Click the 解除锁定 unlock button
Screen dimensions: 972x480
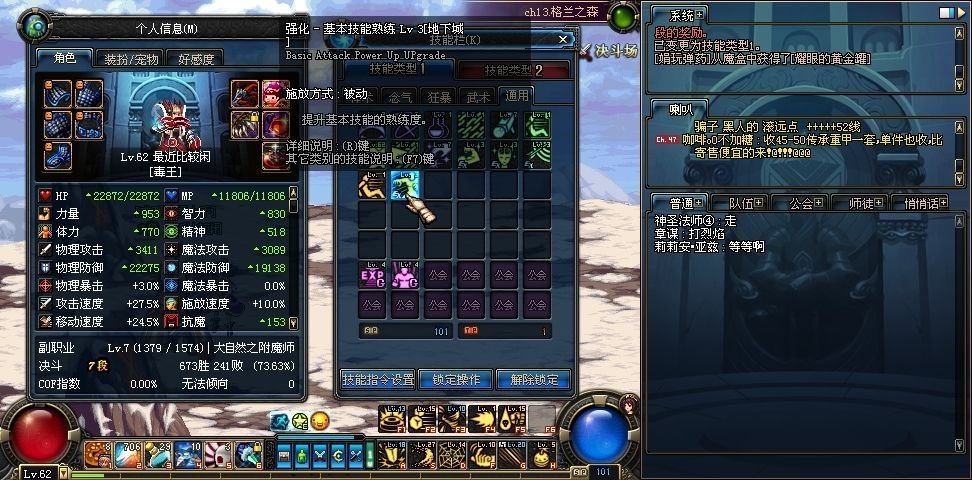(x=534, y=380)
